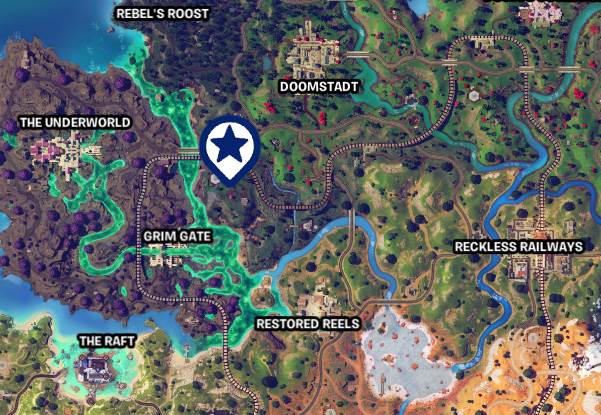601x415 pixels.
Task: Click the Restored Reels map label
Action: pos(307,324)
